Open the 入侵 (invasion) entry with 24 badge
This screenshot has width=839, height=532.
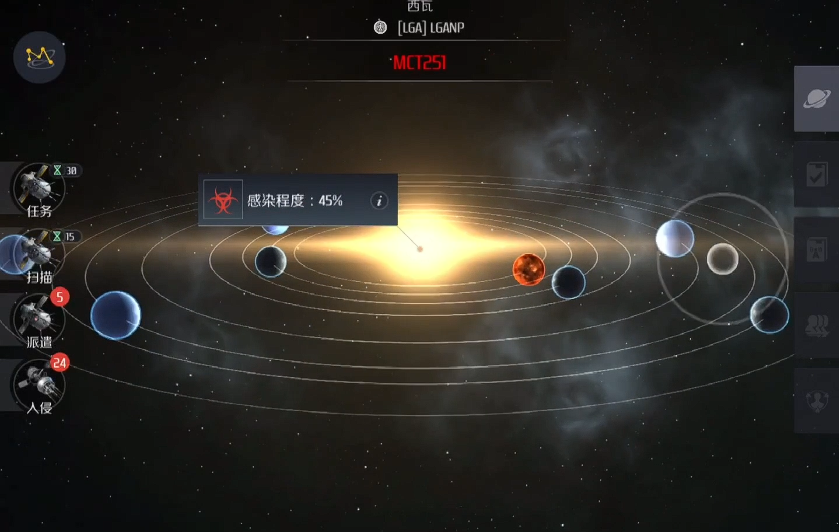(39, 385)
